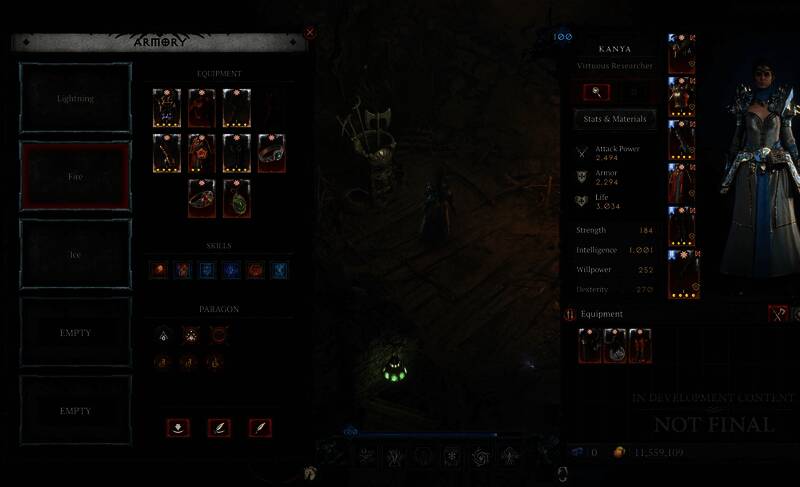Activate the snowflake skill on the hotbar
This screenshot has width=800, height=487.
tap(451, 456)
